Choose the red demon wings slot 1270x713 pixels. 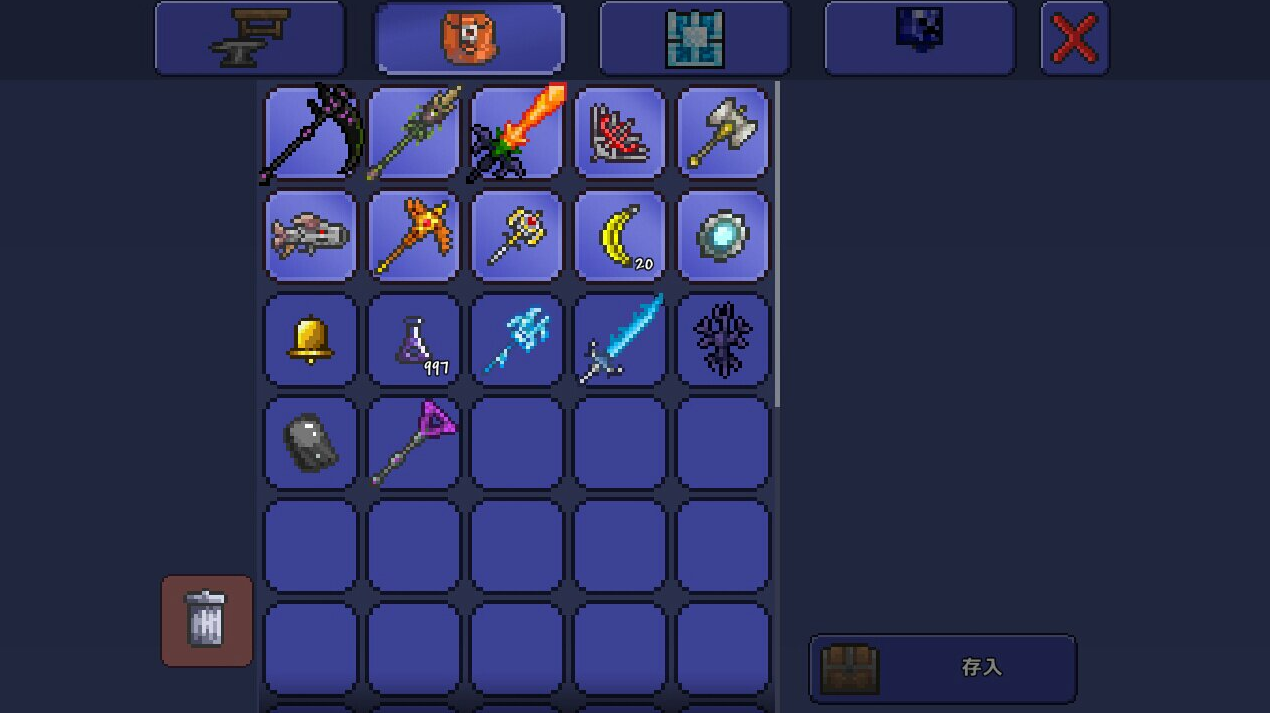[620, 133]
